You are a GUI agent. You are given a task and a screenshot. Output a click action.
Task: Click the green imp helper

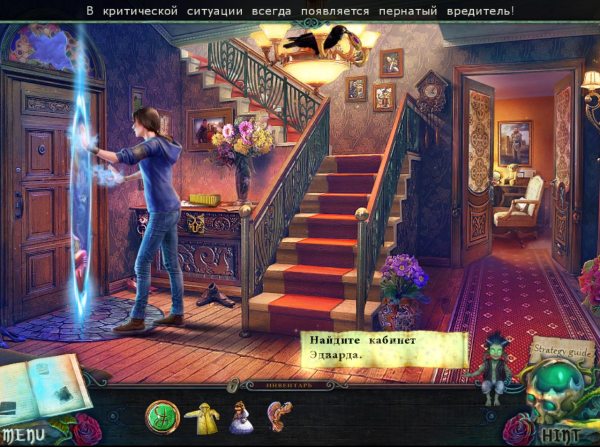(494, 364)
